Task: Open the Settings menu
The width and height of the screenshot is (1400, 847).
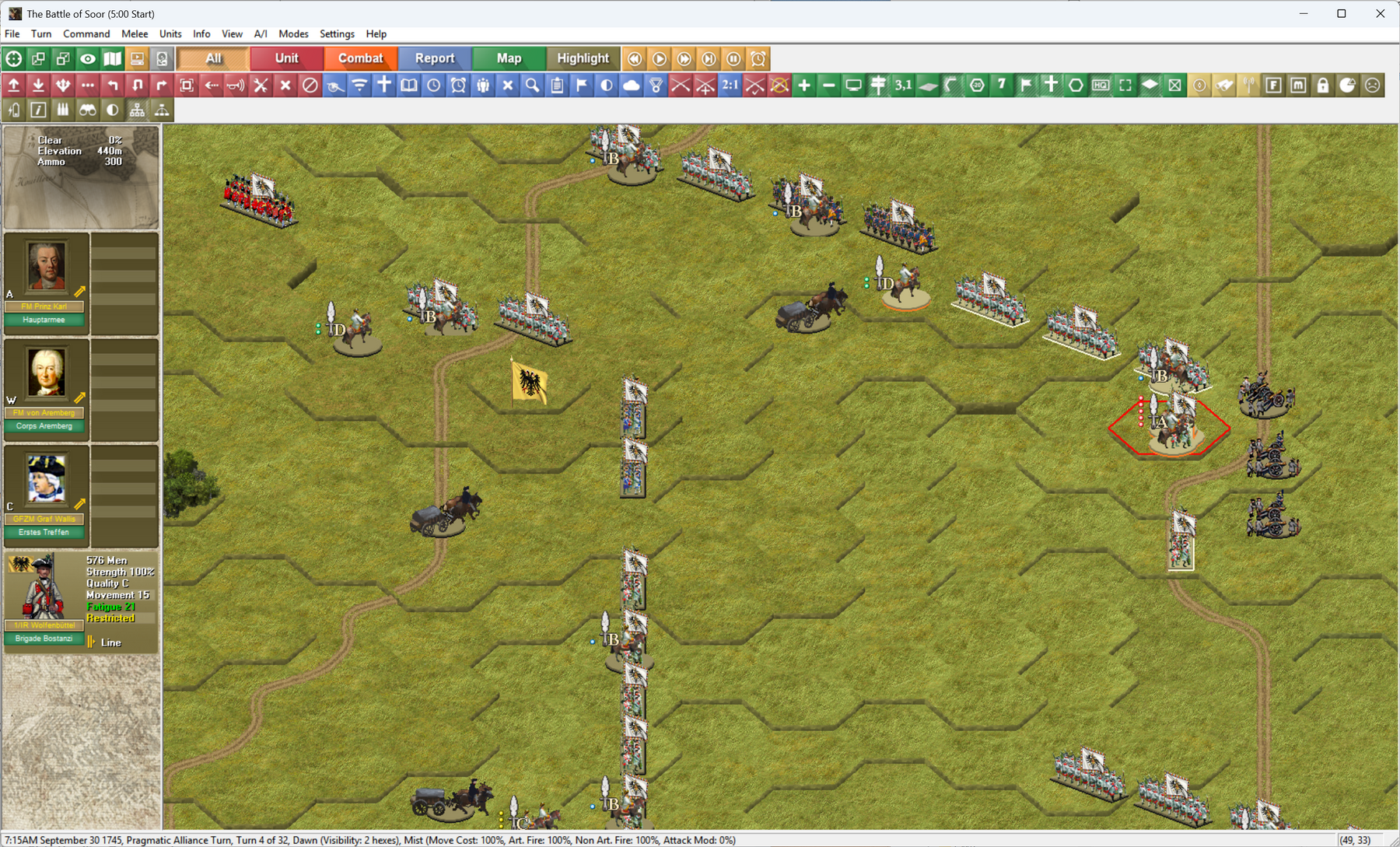Action: click(337, 33)
